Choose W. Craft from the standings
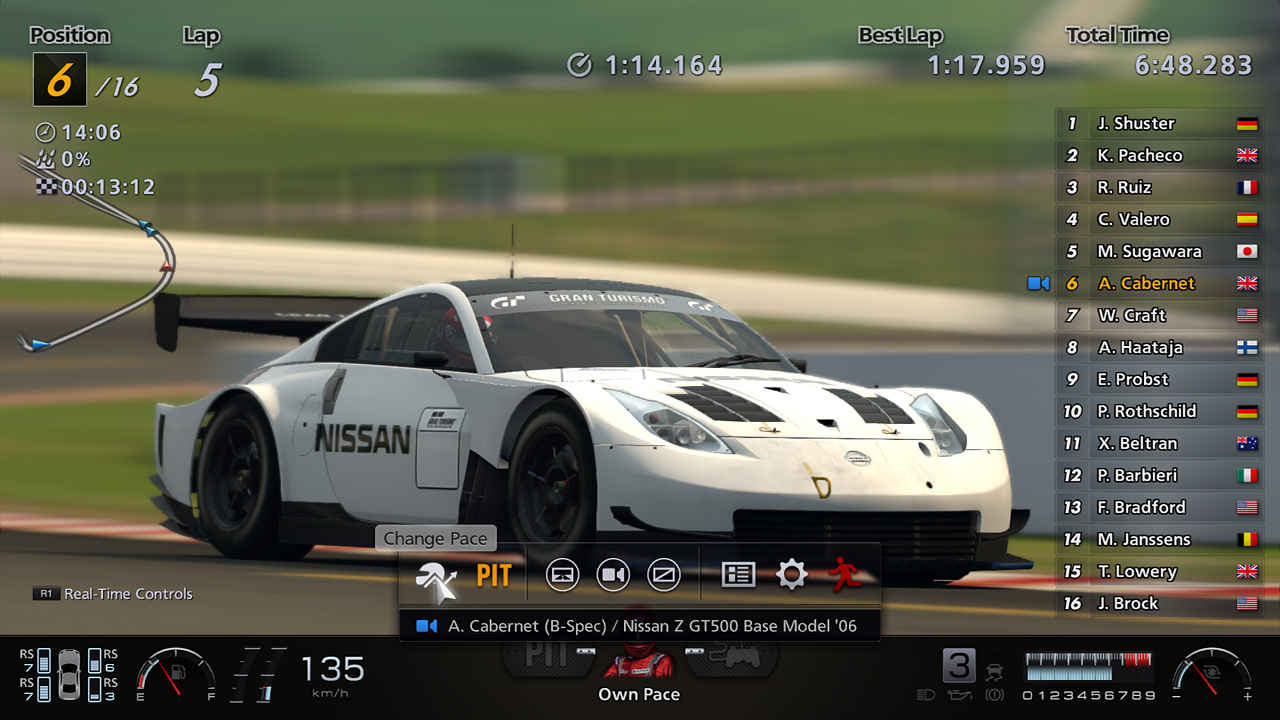 [1158, 316]
